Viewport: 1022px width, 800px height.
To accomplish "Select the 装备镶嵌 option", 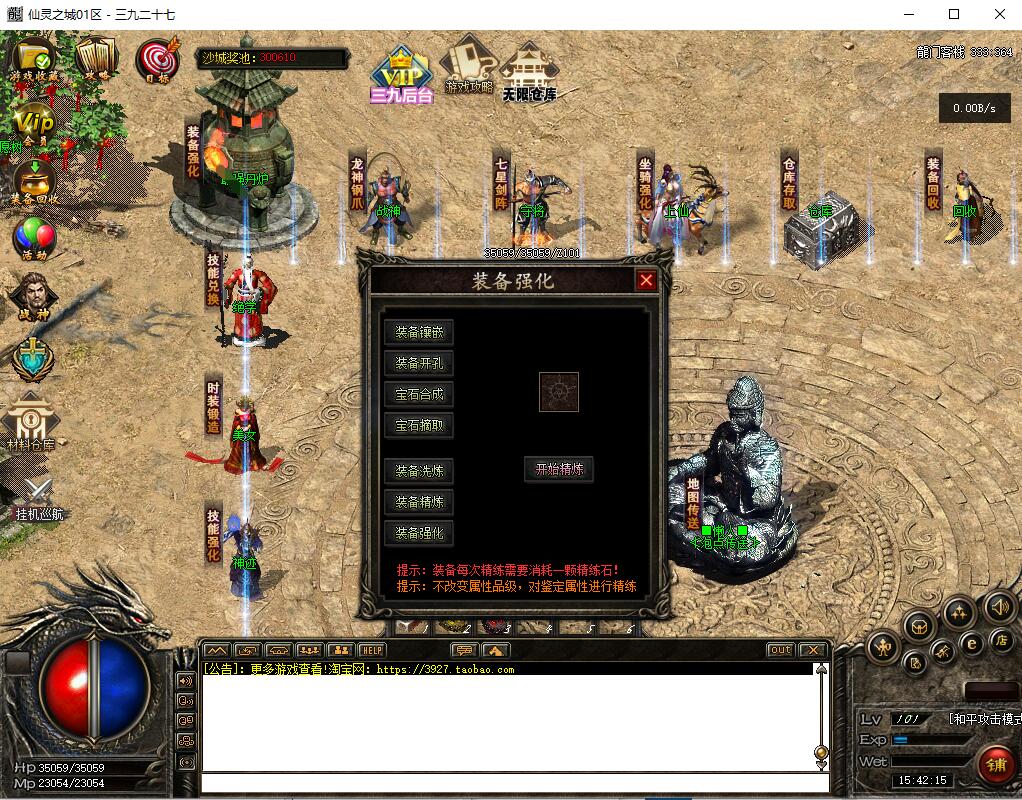I will (419, 333).
